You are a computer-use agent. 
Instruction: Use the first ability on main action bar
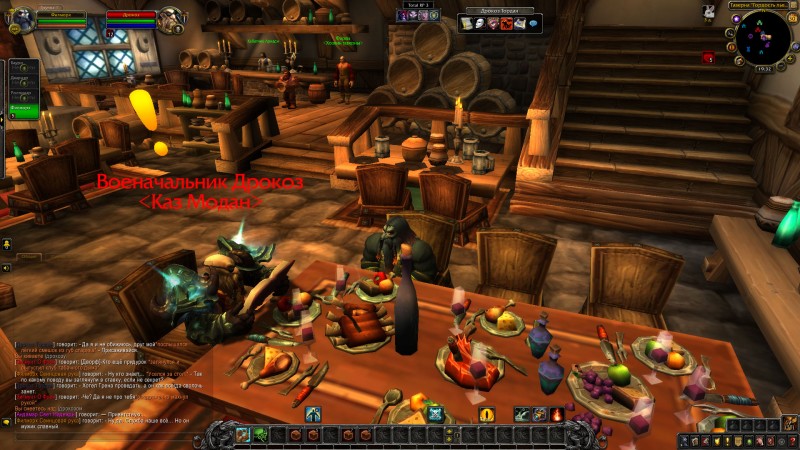(x=242, y=435)
